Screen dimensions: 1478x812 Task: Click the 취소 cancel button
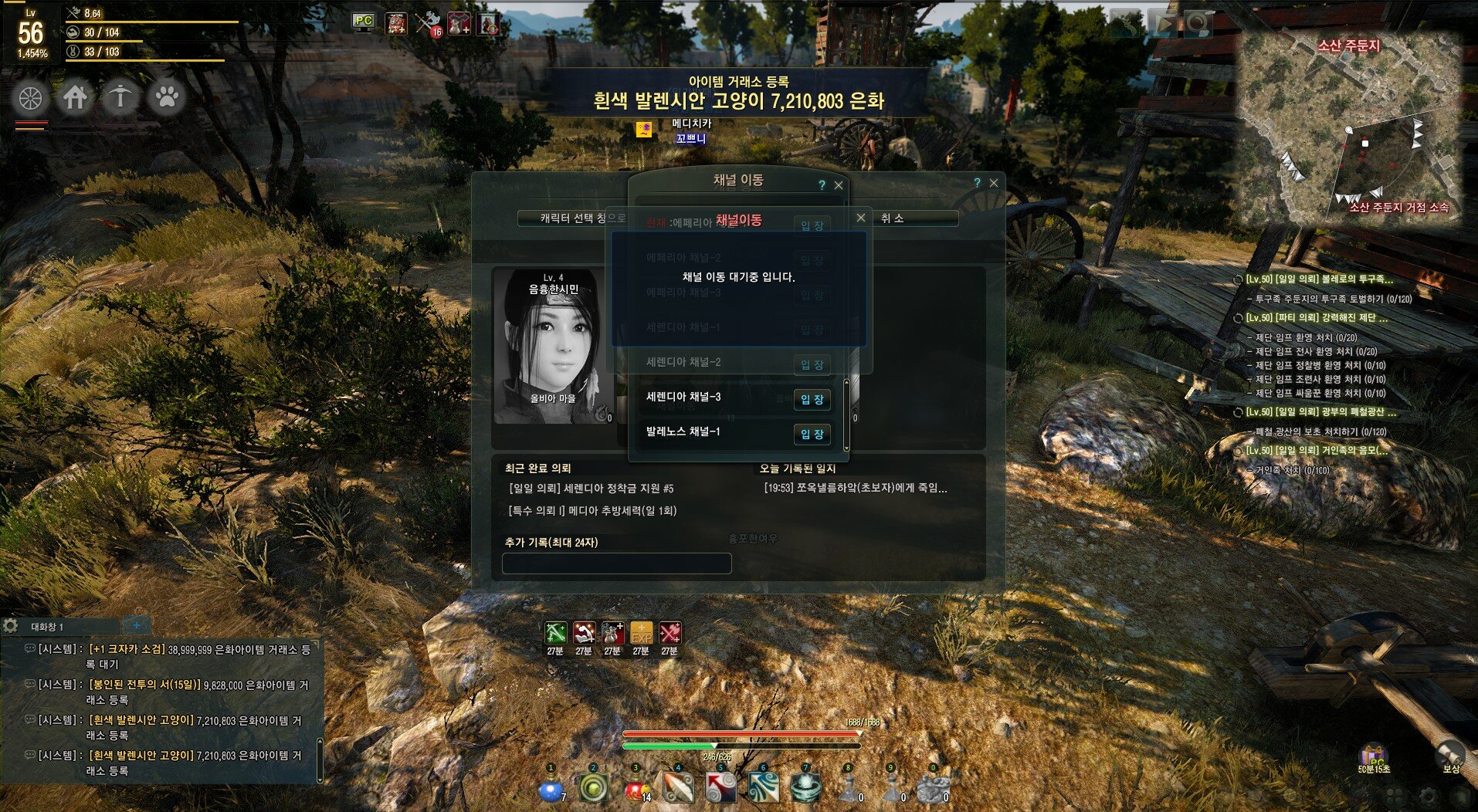(x=892, y=218)
